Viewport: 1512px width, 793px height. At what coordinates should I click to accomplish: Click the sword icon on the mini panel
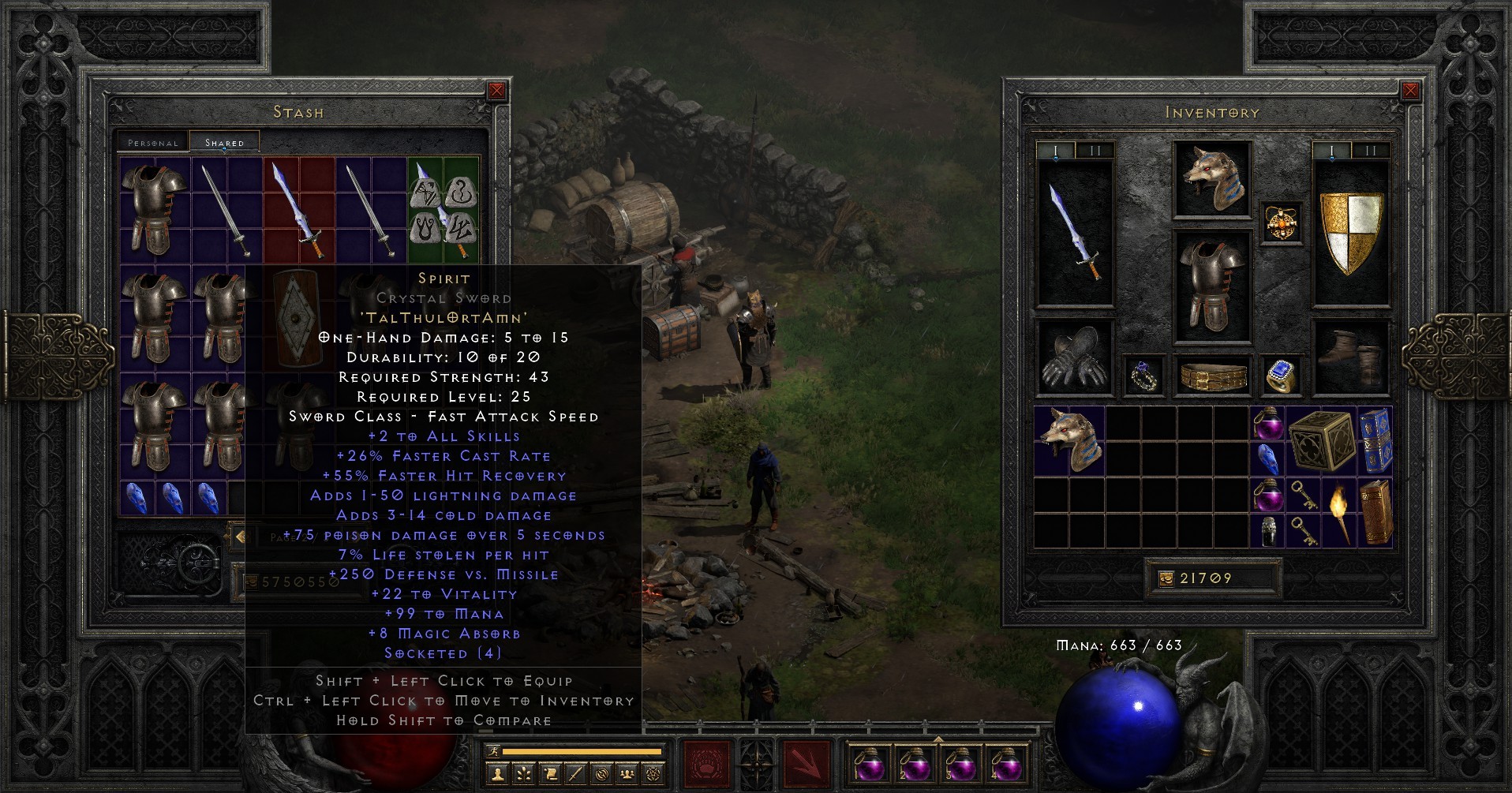[574, 774]
